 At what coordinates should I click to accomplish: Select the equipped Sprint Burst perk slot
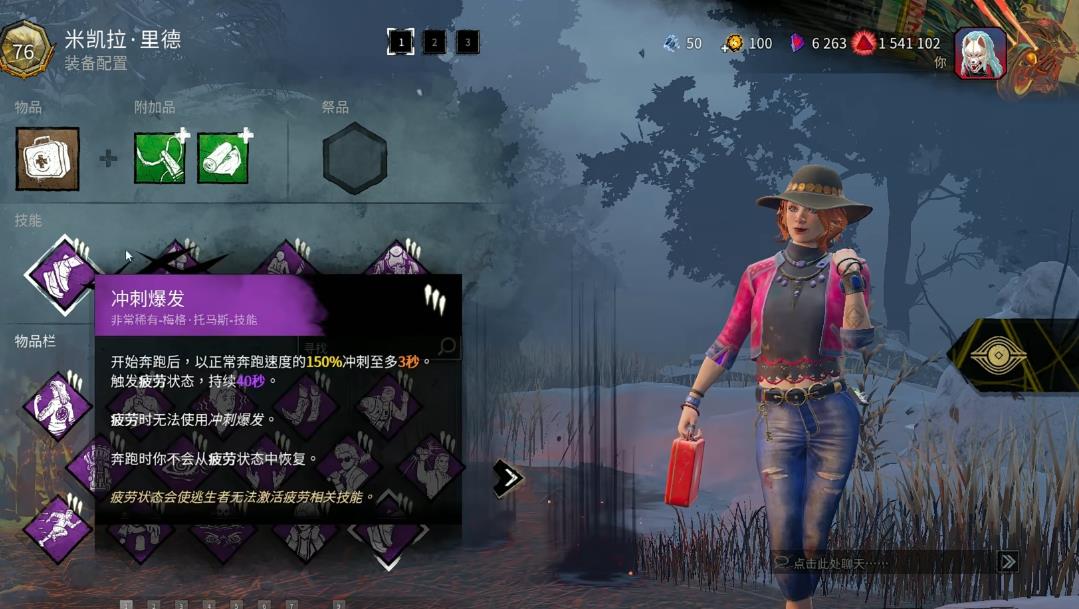click(x=62, y=273)
